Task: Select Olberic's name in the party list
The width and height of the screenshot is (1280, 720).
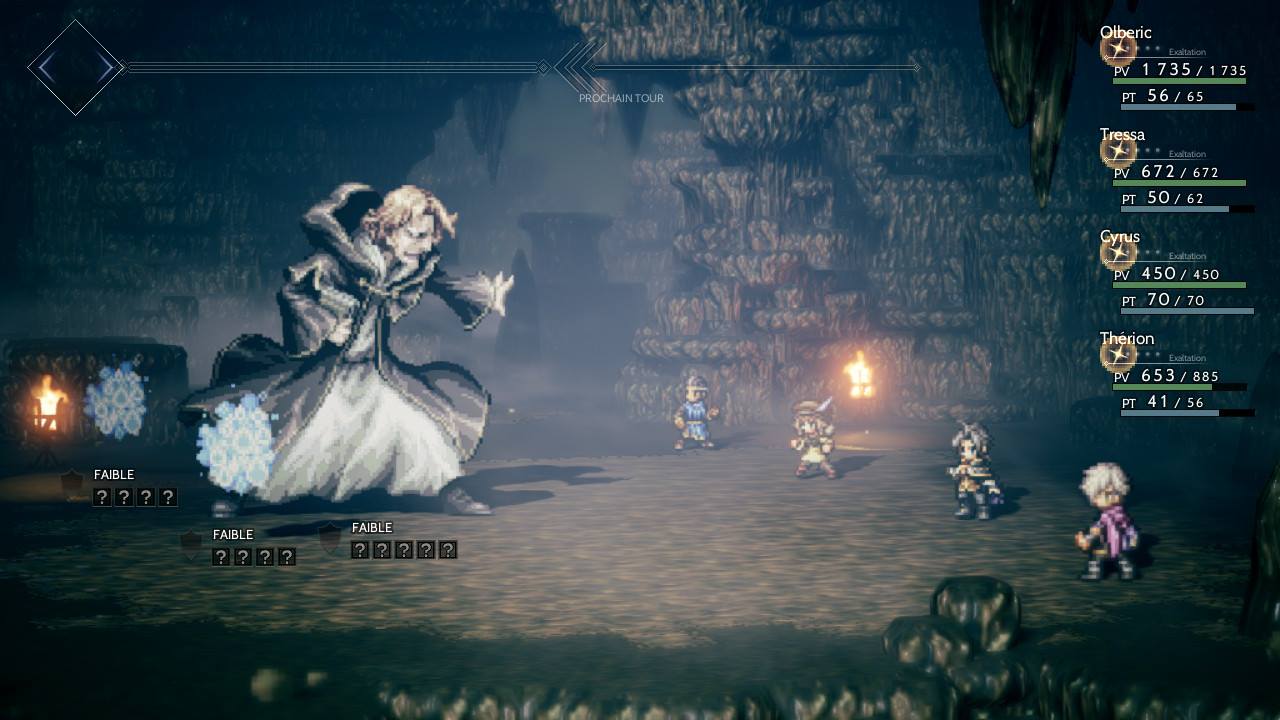Action: coord(1125,32)
